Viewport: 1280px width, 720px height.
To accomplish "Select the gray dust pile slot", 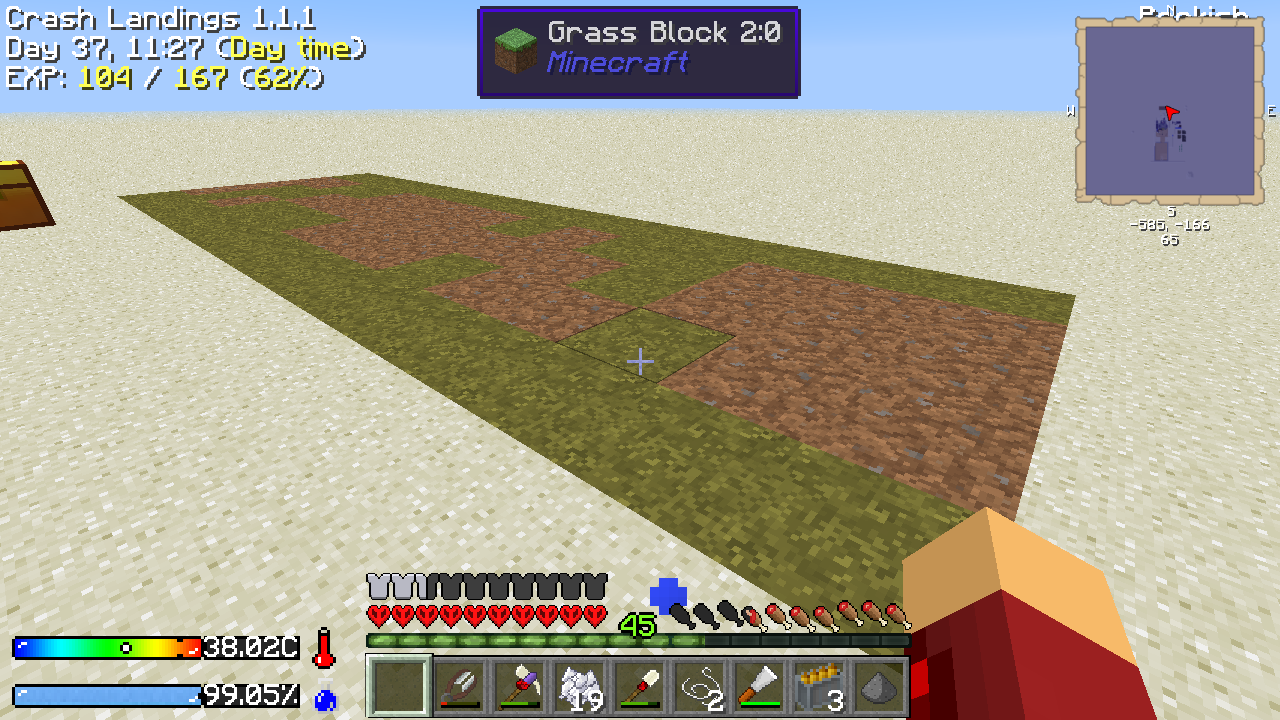I will (x=880, y=687).
